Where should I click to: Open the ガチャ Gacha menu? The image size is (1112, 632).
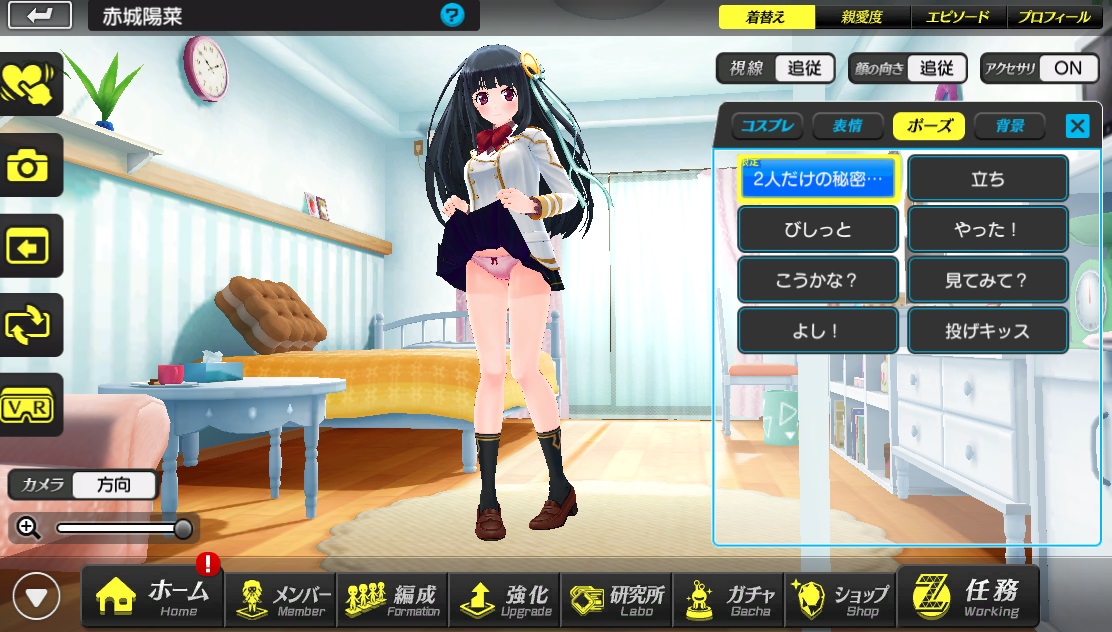click(x=728, y=597)
